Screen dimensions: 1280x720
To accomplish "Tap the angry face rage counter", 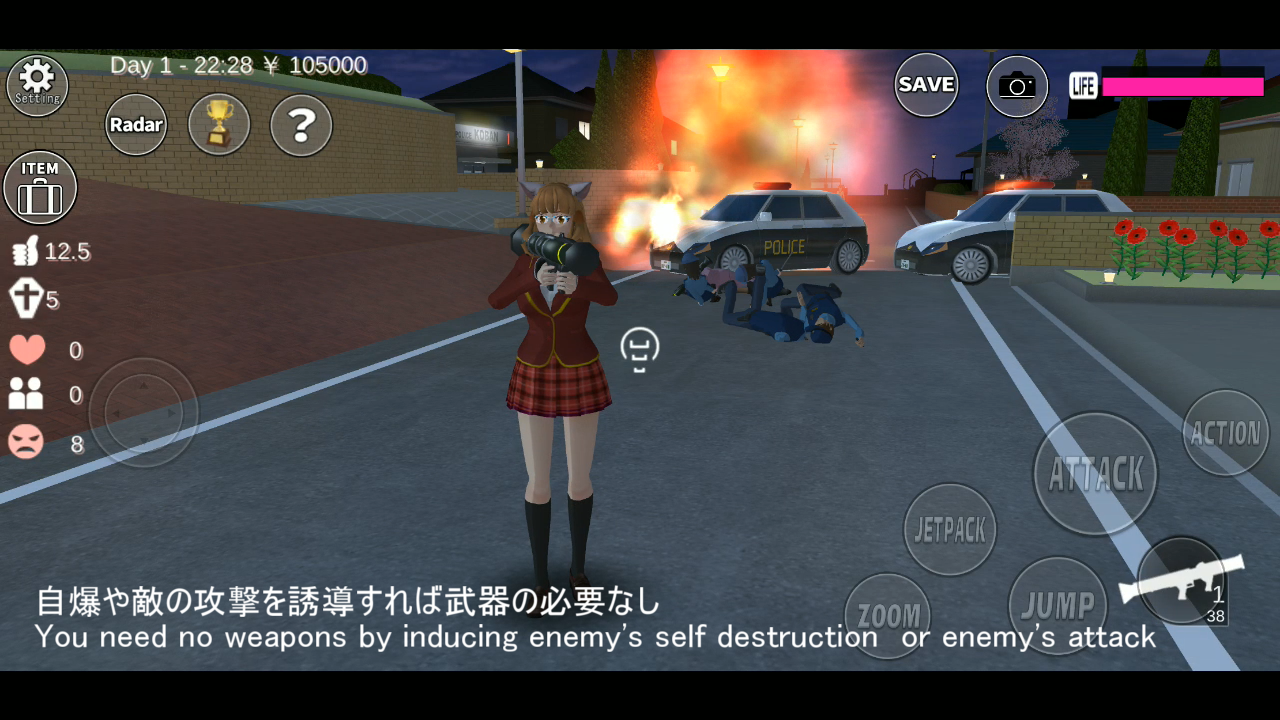I will 25,443.
